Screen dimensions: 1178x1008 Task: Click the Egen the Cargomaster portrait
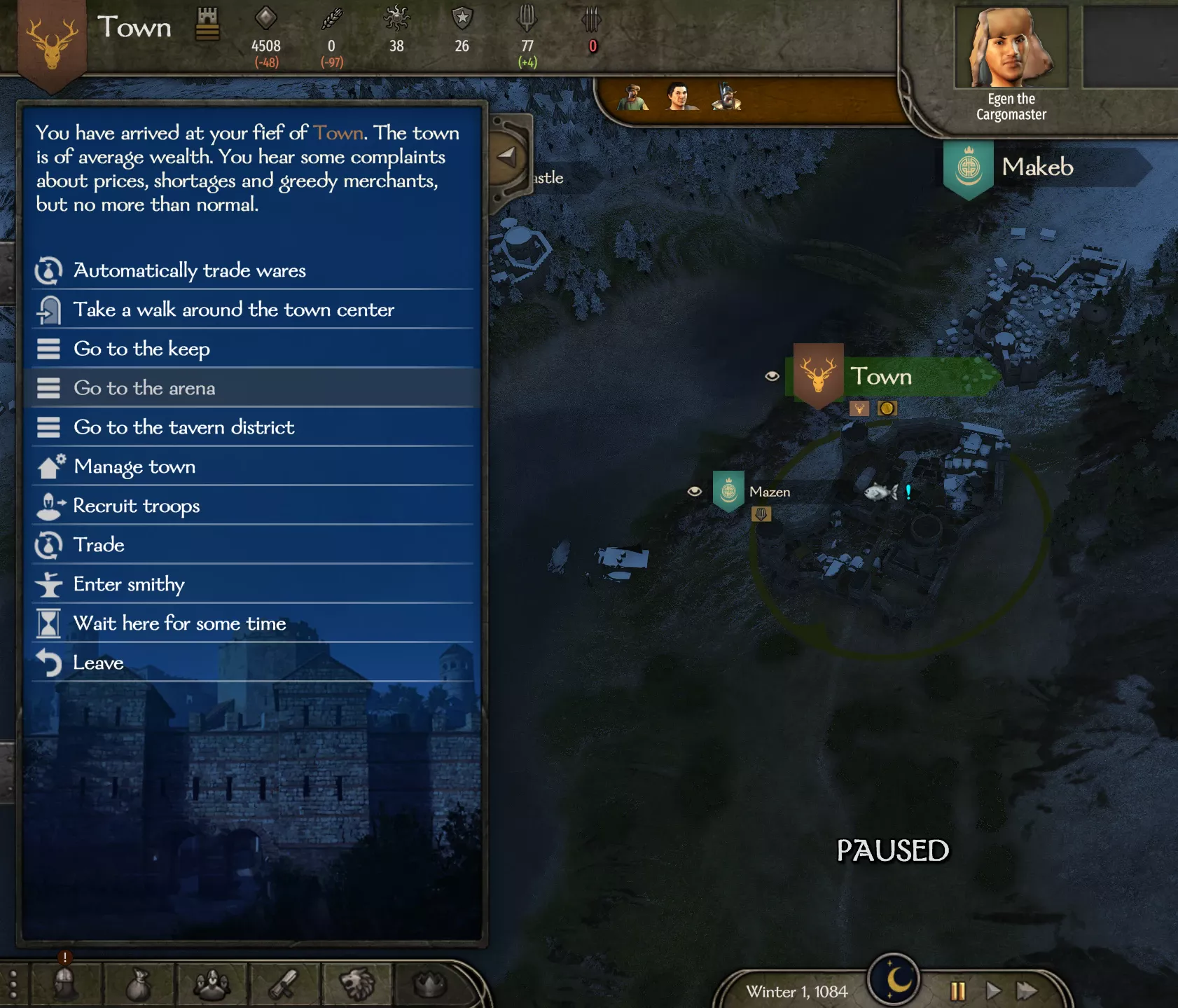pos(1011,49)
